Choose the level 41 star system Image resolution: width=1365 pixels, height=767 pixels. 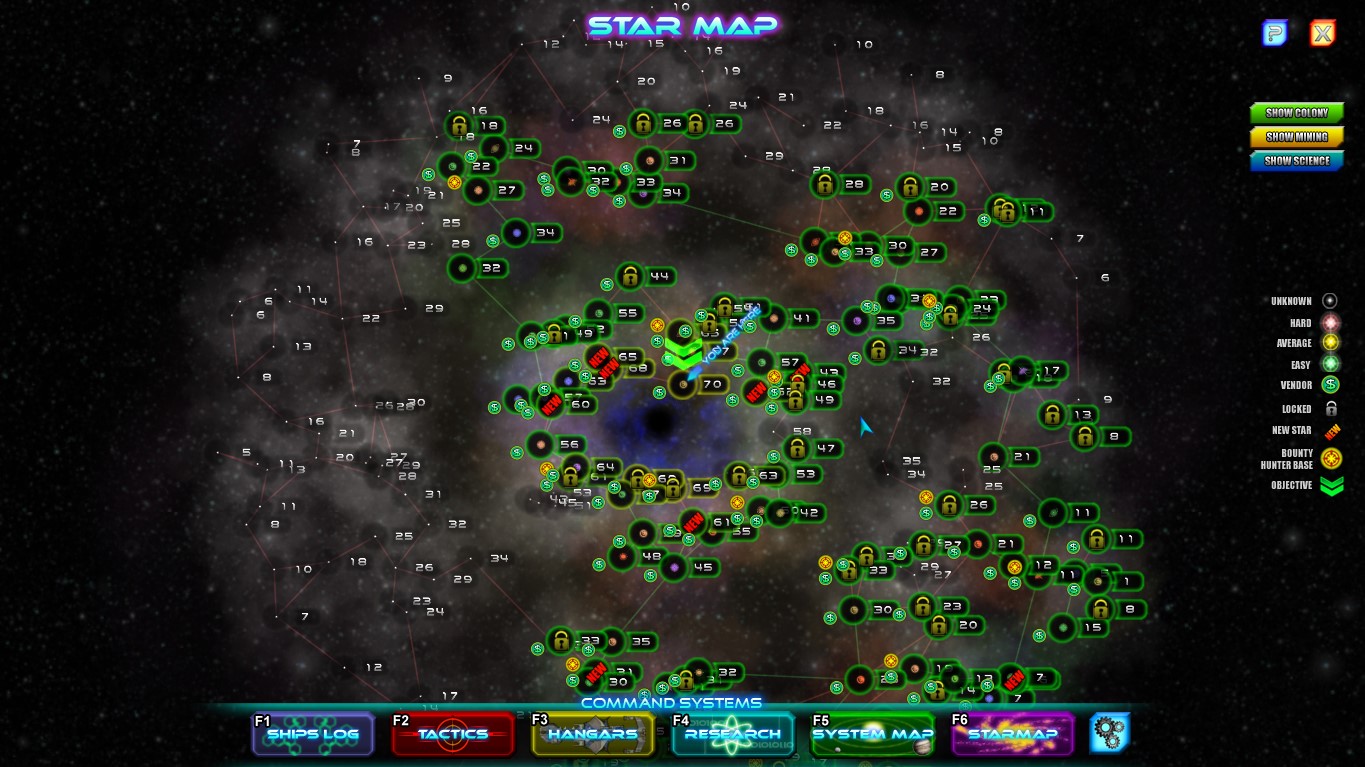point(773,319)
